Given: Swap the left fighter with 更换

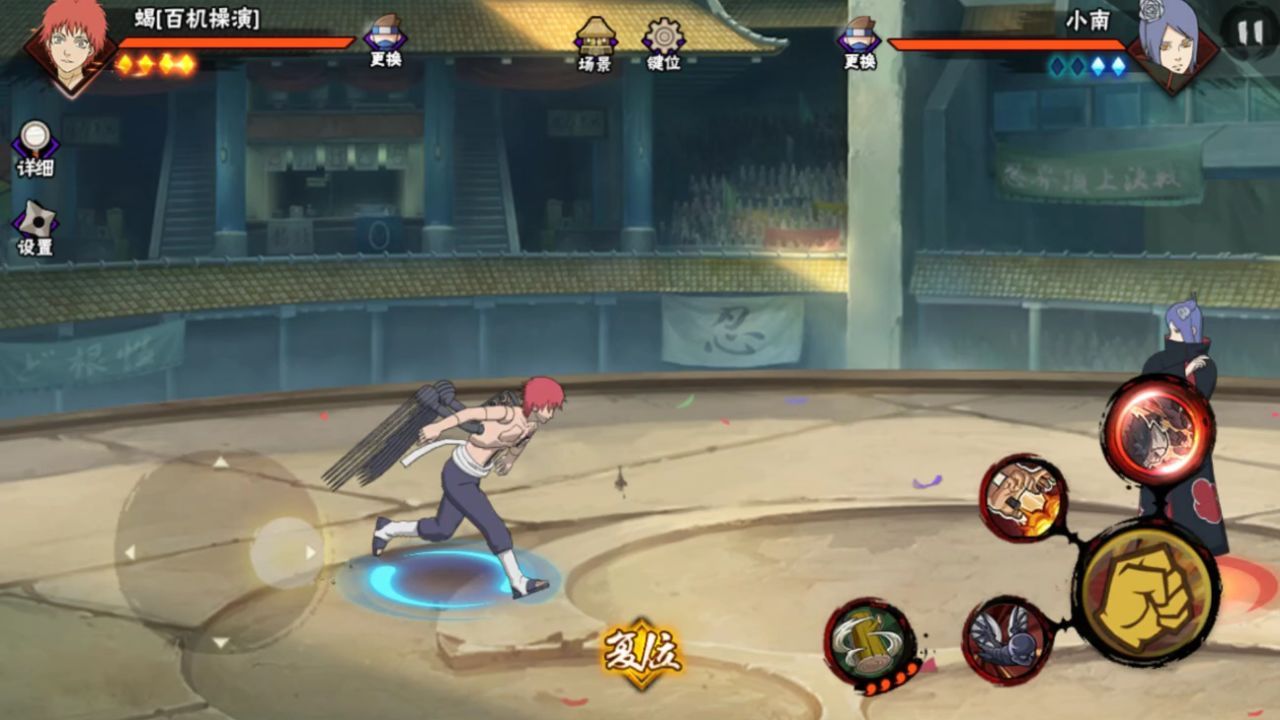Looking at the screenshot, I should (385, 42).
